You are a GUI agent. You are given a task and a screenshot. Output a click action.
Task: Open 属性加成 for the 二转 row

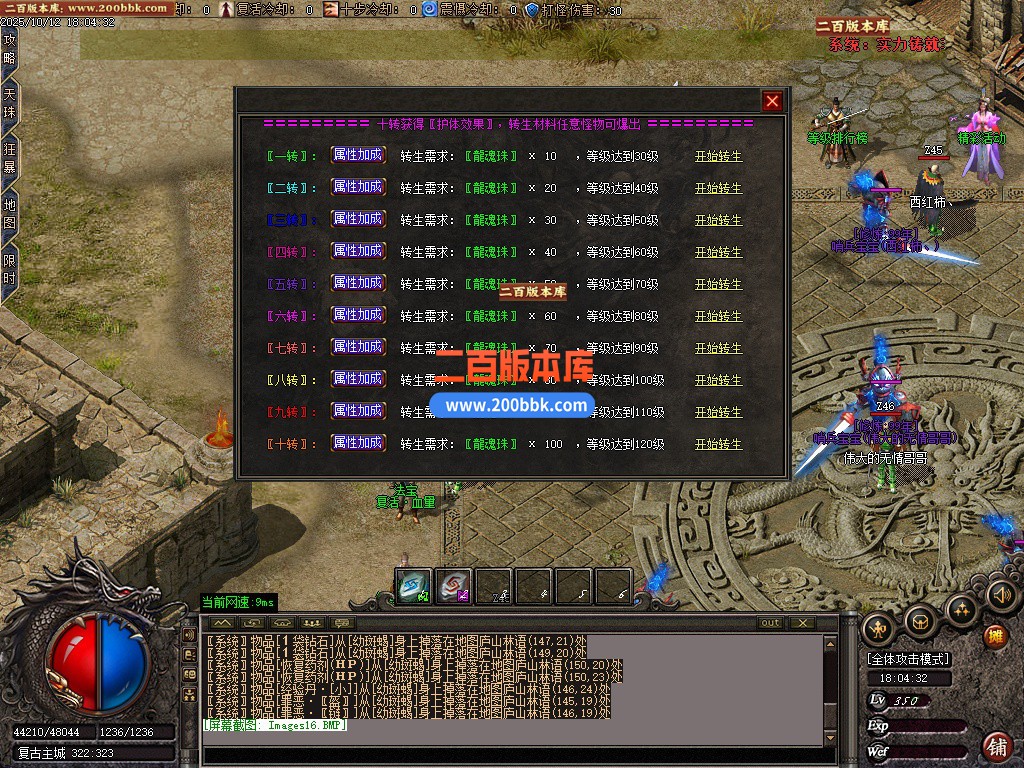coord(358,187)
